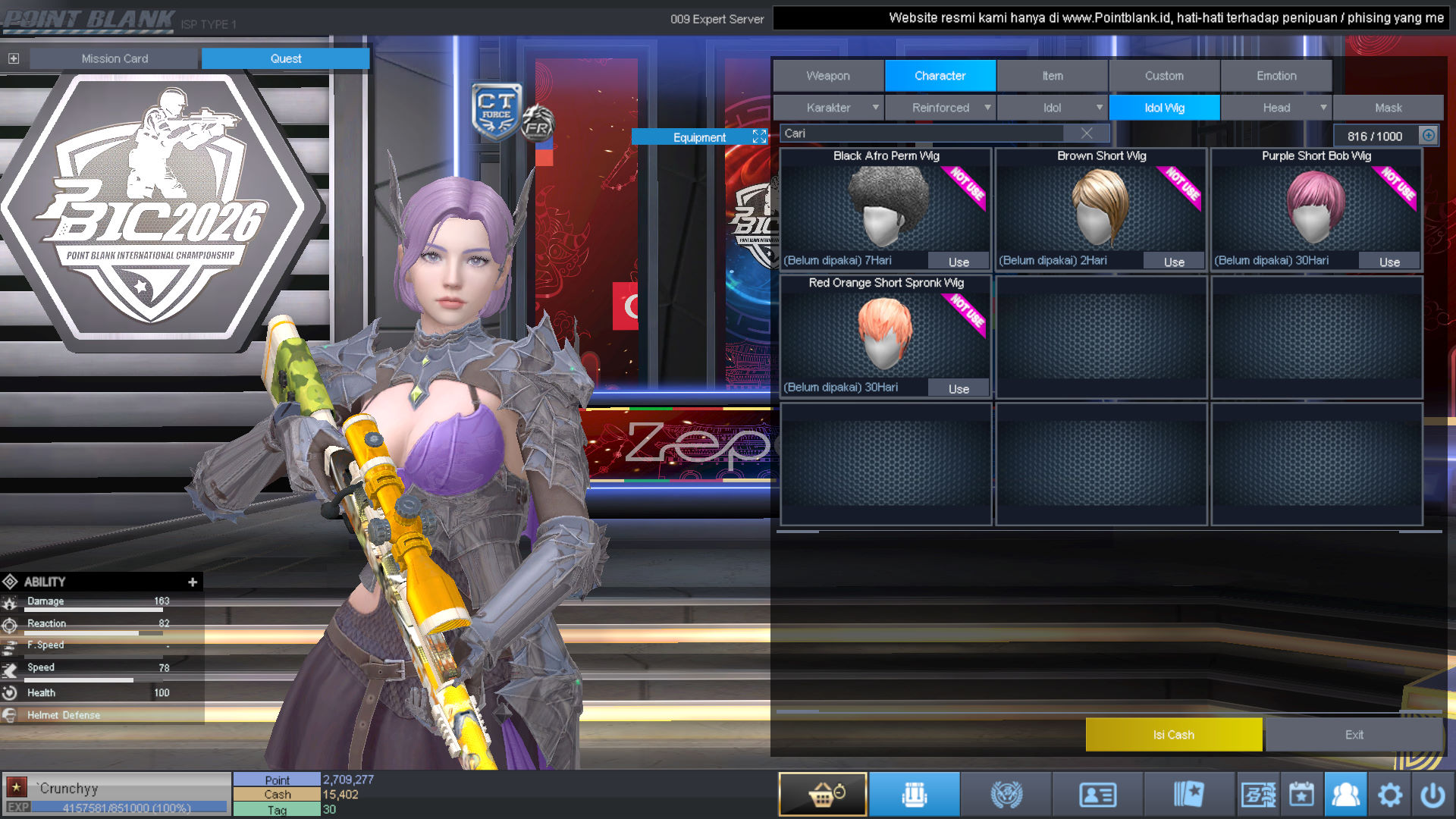Equip the Purple Short Bob Wig
Screen dimensions: 1456x819
tap(1389, 262)
